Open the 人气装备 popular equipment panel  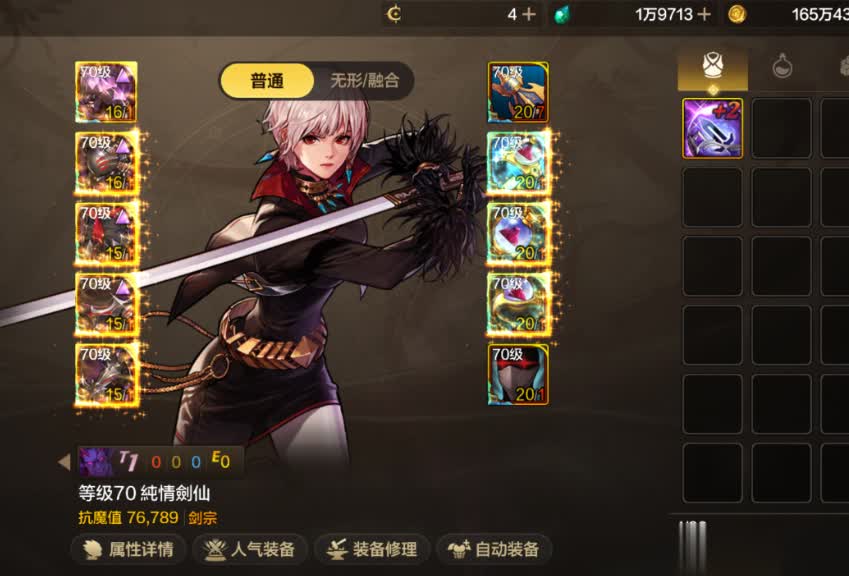[x=249, y=549]
